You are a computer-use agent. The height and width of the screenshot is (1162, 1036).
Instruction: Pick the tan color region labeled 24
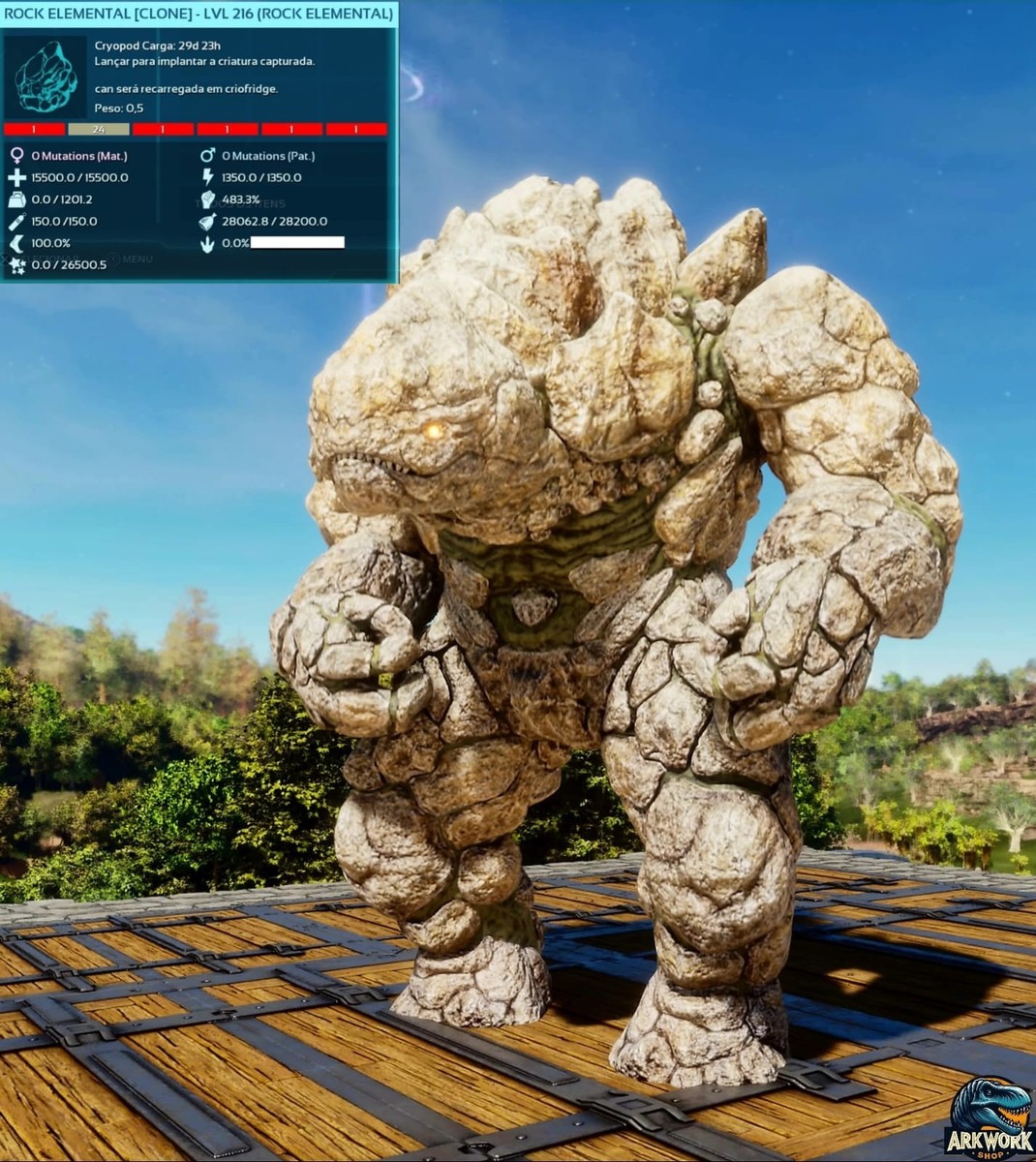click(x=98, y=129)
